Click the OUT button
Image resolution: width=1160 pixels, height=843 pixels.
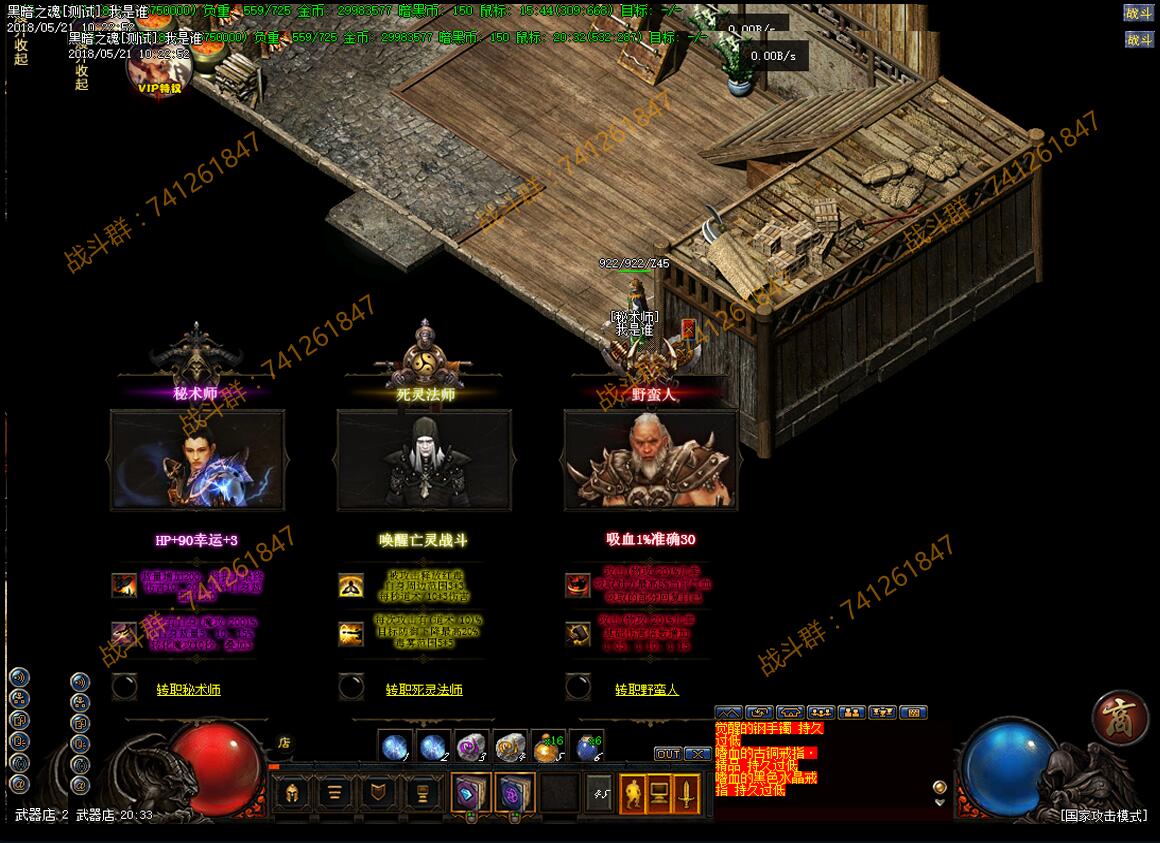point(668,754)
